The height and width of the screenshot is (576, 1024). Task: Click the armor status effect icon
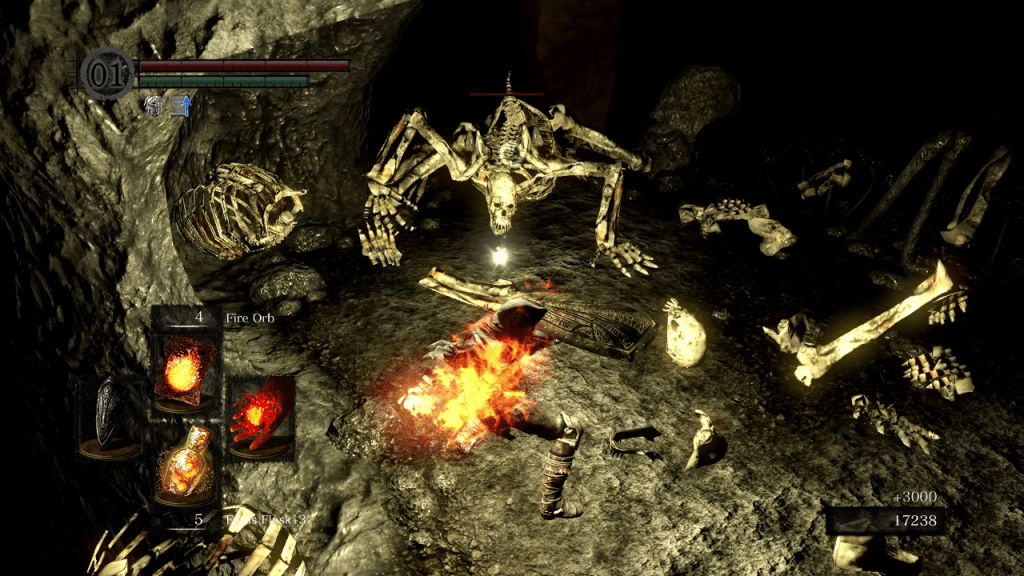click(154, 105)
